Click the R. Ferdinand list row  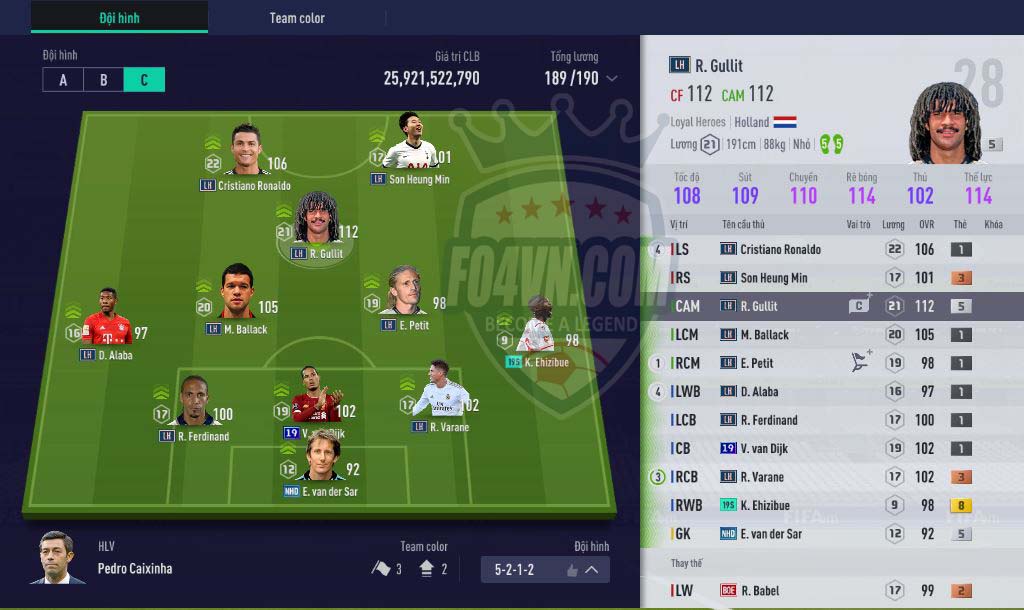(831, 420)
